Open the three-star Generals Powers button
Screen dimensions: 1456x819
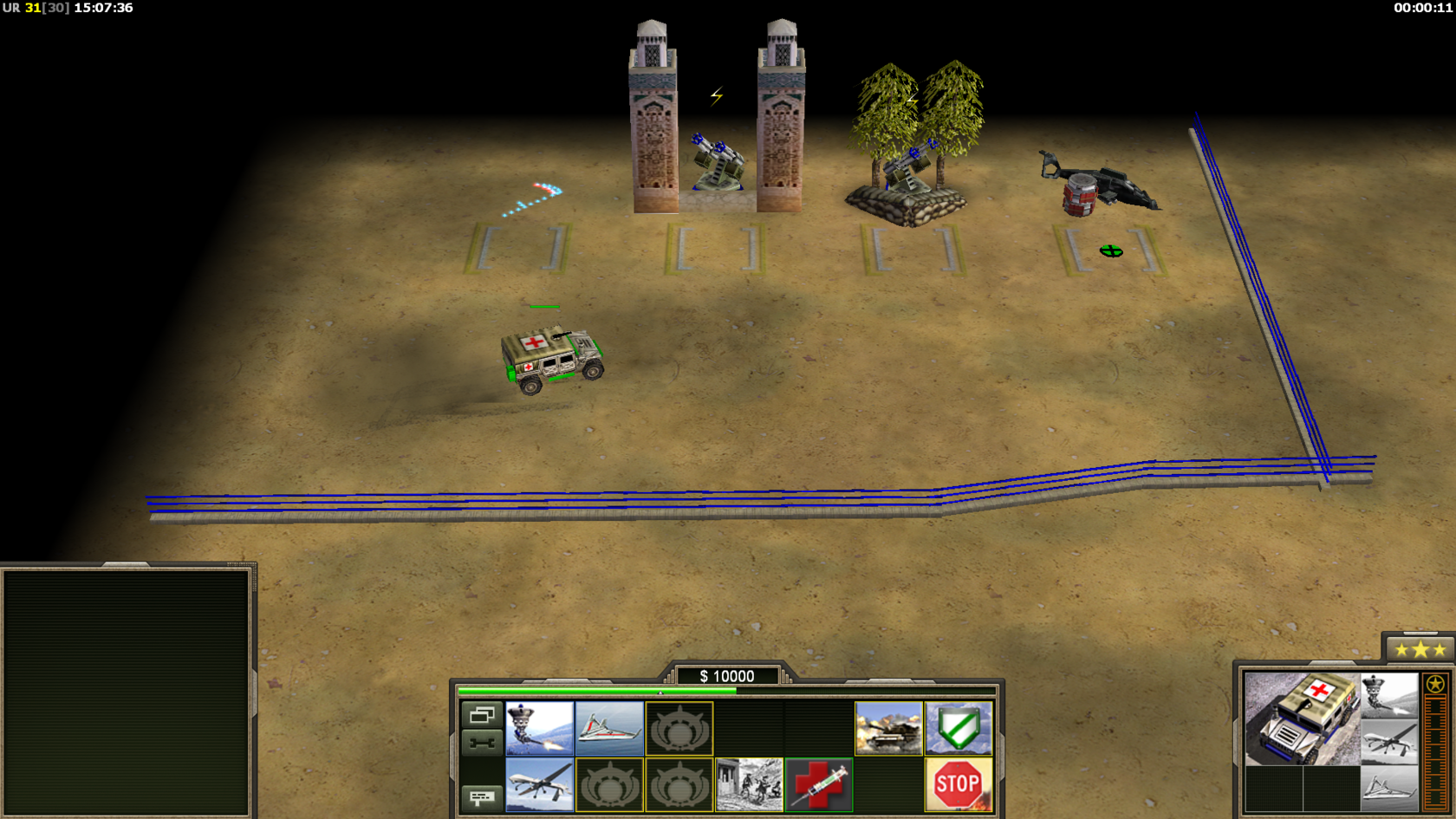tap(1420, 649)
